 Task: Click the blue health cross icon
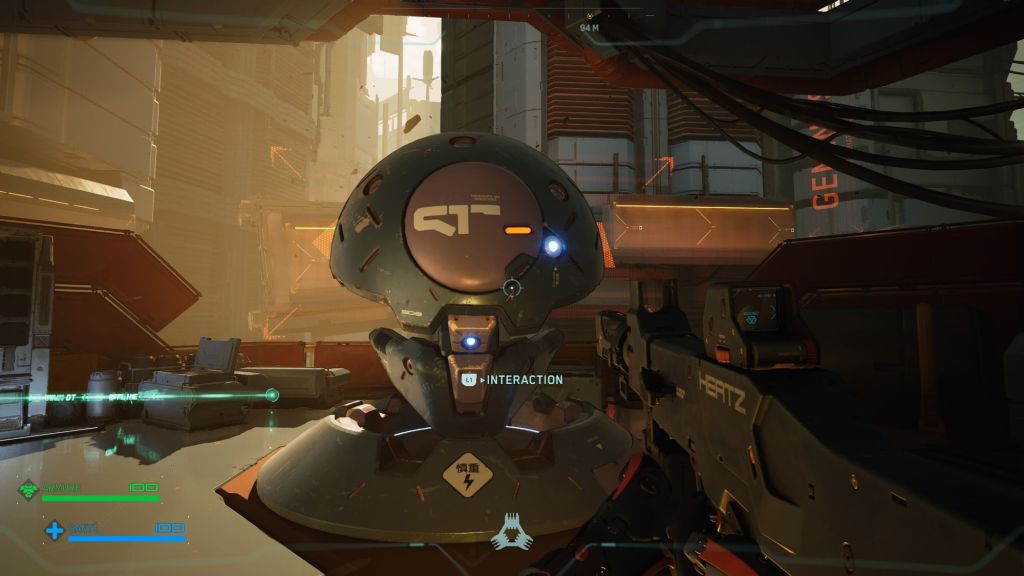tap(54, 530)
